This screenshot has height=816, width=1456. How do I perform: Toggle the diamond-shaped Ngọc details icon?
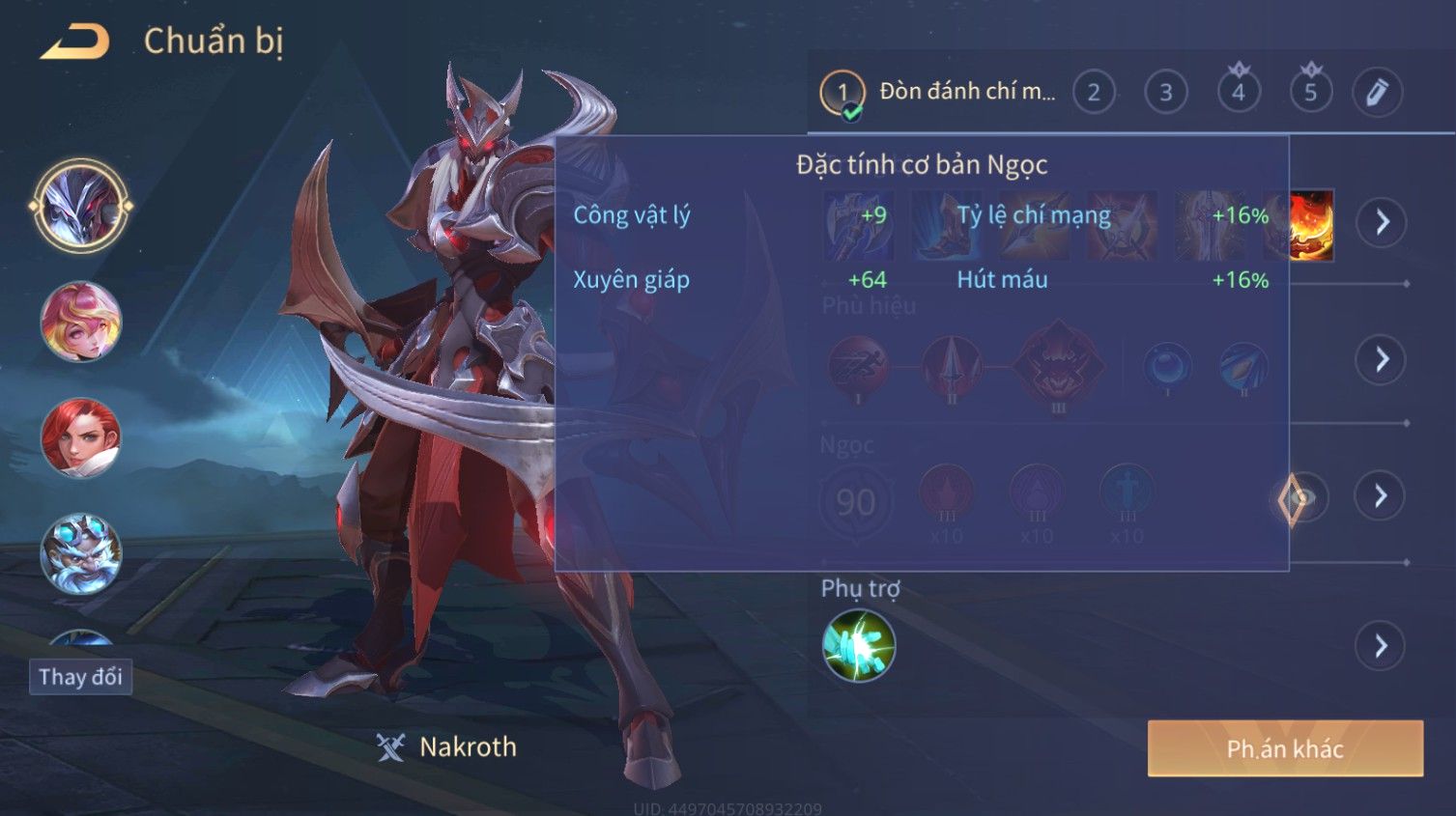1295,499
